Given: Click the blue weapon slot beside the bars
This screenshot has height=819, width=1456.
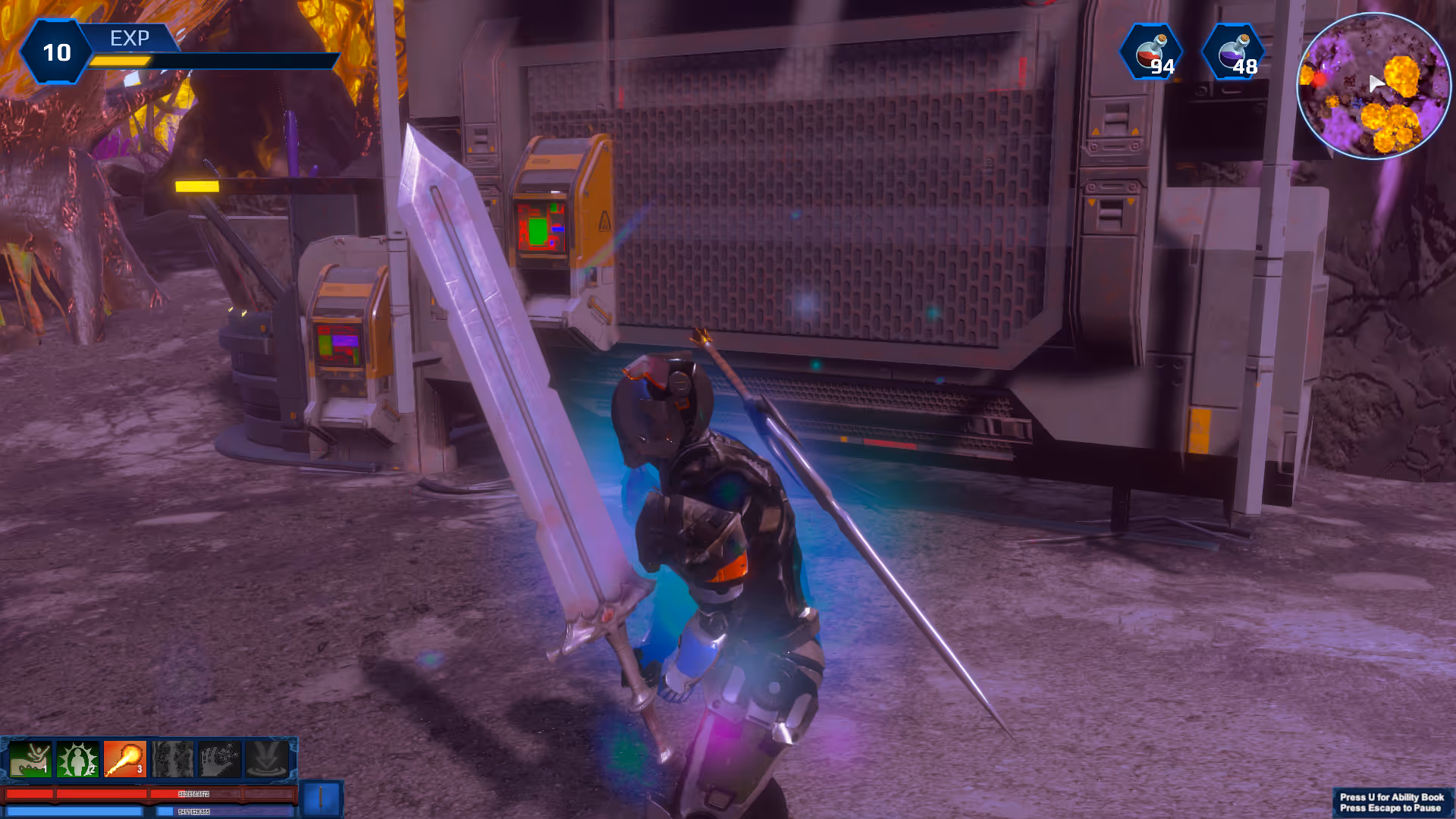Looking at the screenshot, I should [322, 799].
